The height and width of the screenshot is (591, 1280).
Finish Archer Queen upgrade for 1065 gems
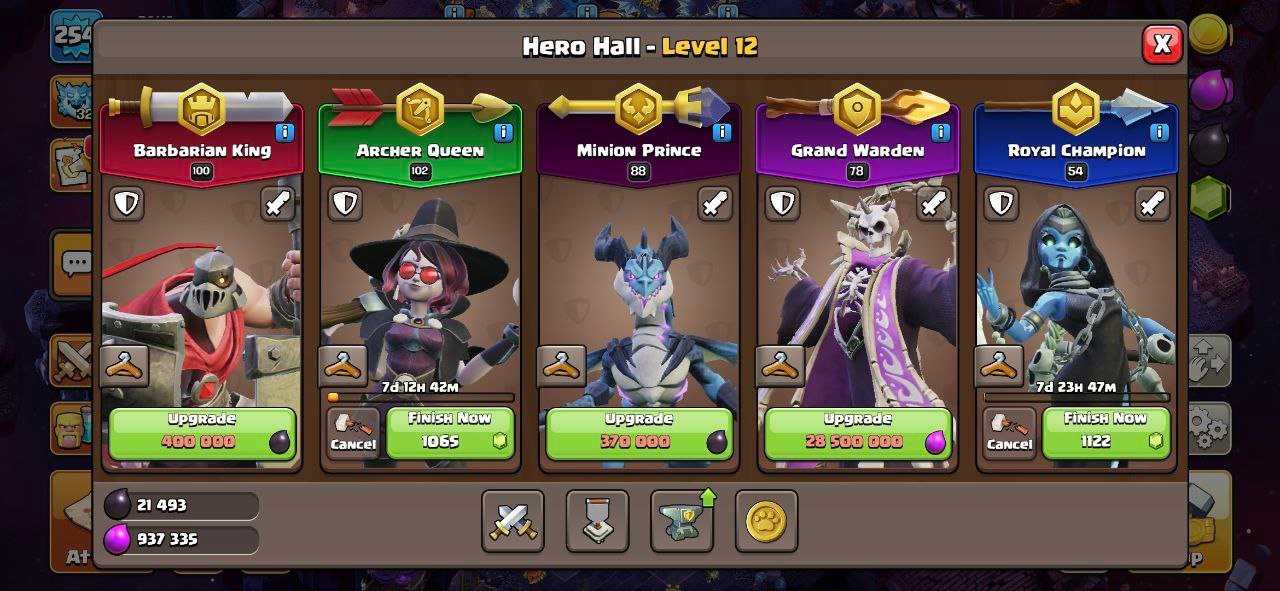(x=450, y=432)
